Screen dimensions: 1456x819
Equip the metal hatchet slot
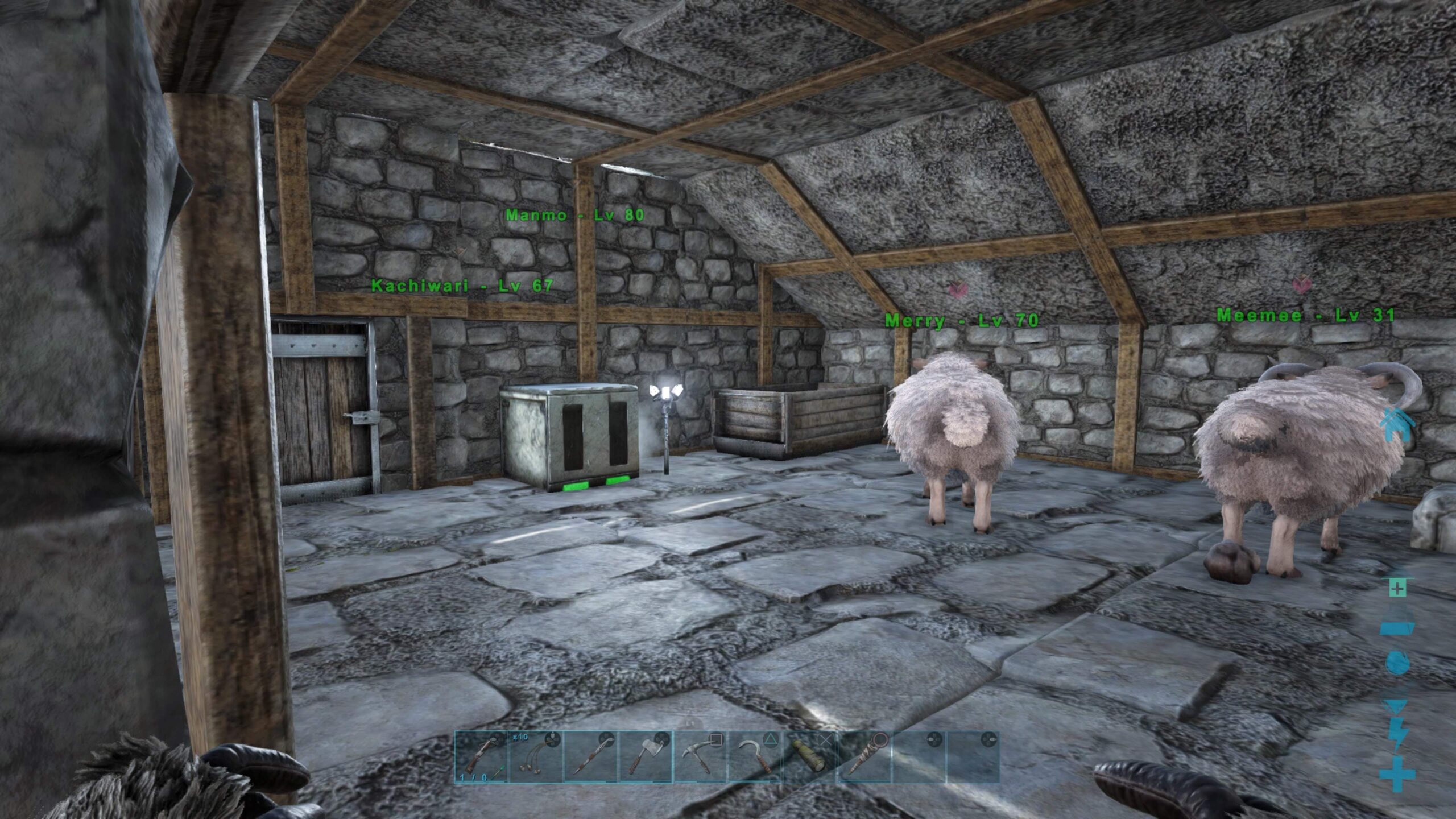[x=646, y=757]
